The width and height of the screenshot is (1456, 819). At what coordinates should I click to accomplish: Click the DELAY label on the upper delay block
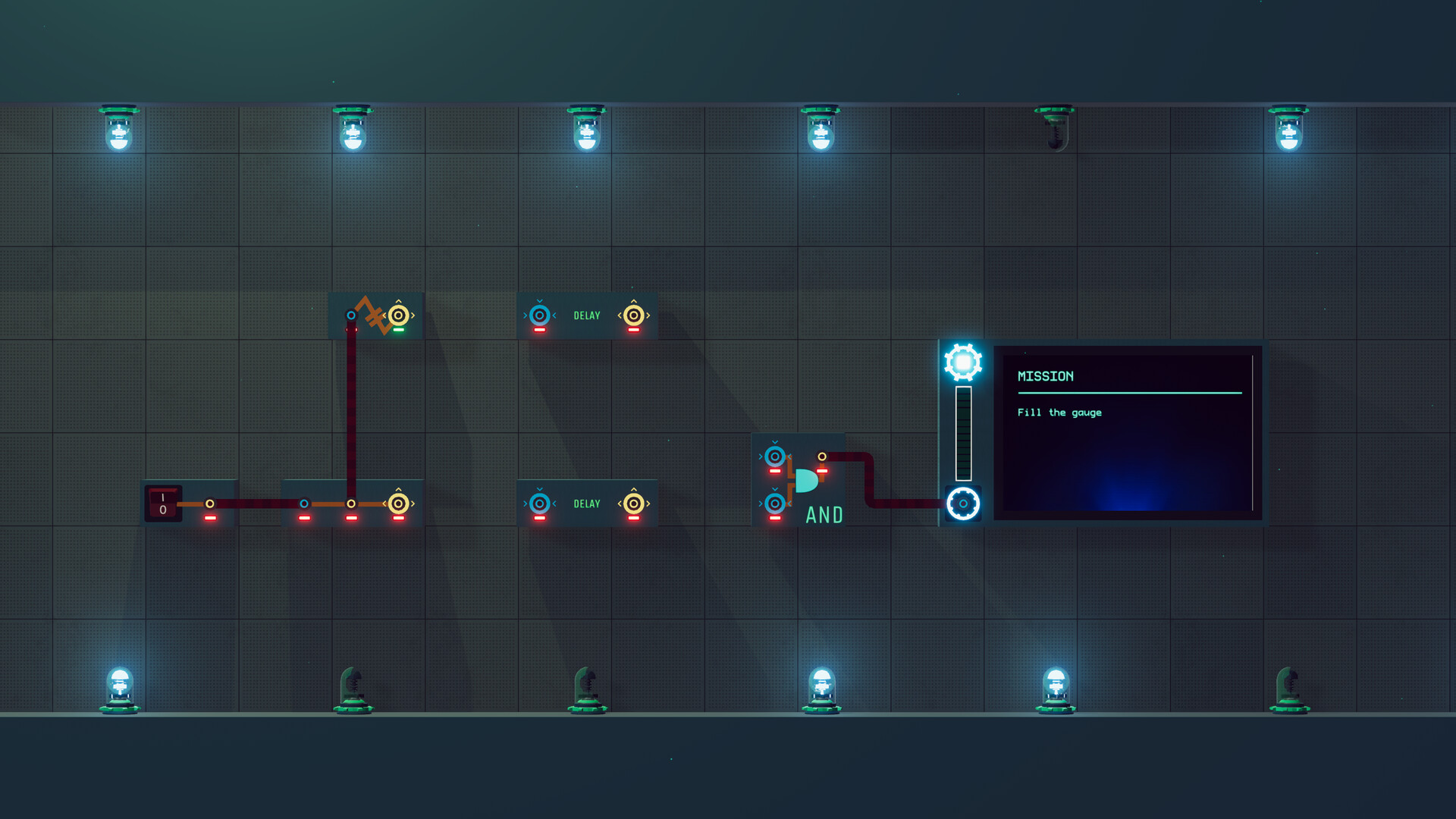click(587, 315)
